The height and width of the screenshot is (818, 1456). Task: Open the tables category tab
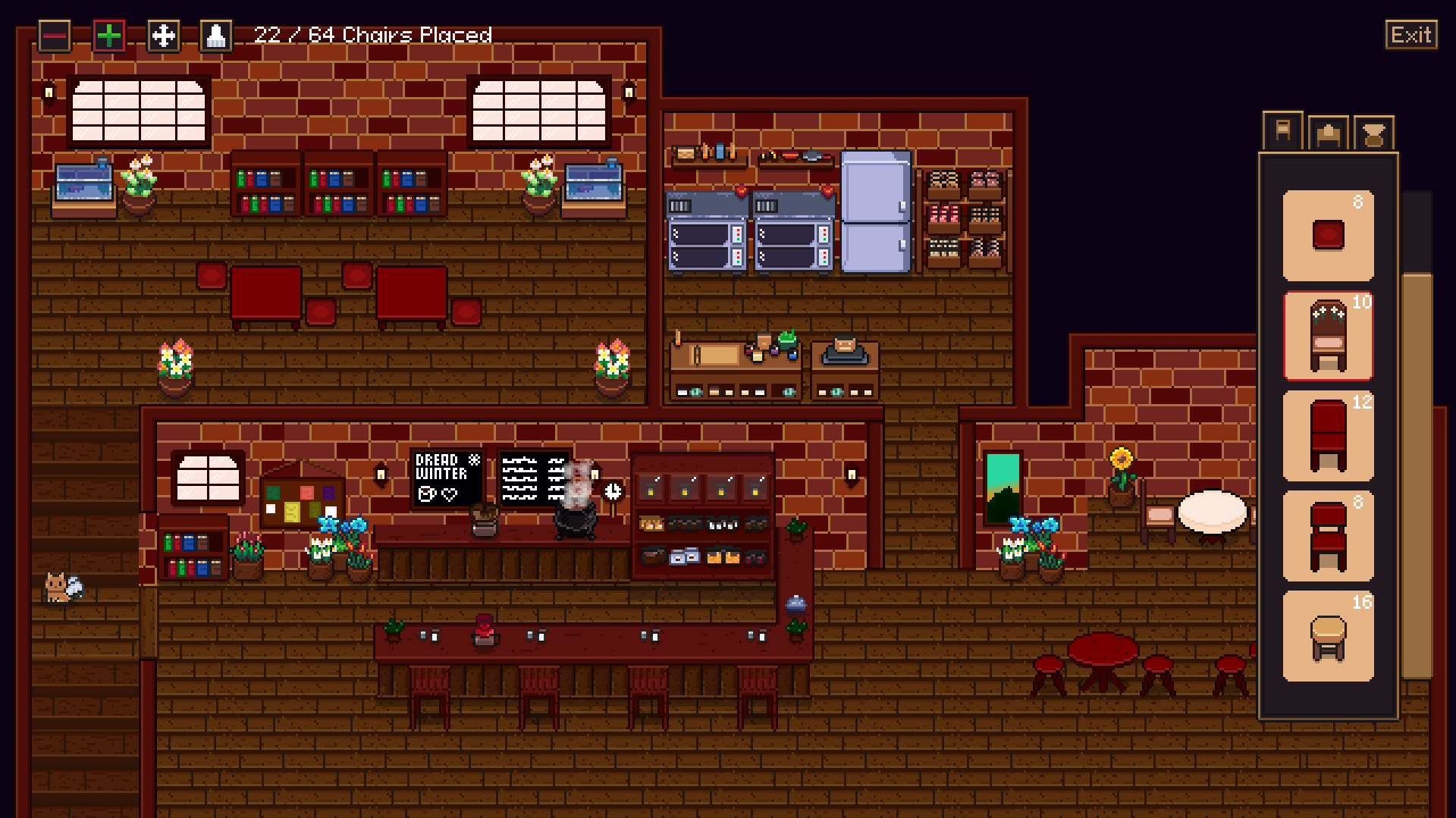pyautogui.click(x=1328, y=134)
